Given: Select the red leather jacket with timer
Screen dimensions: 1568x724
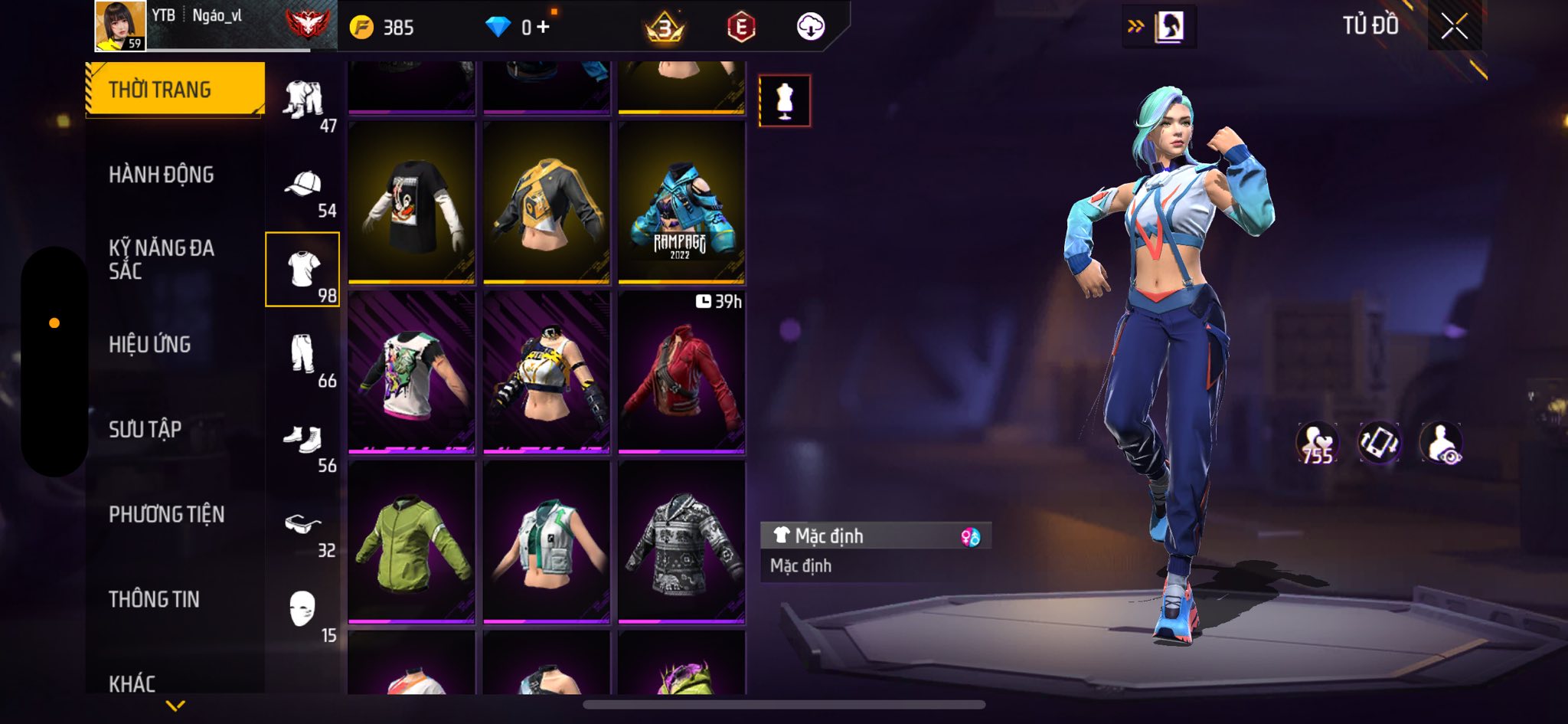Looking at the screenshot, I should pos(681,372).
